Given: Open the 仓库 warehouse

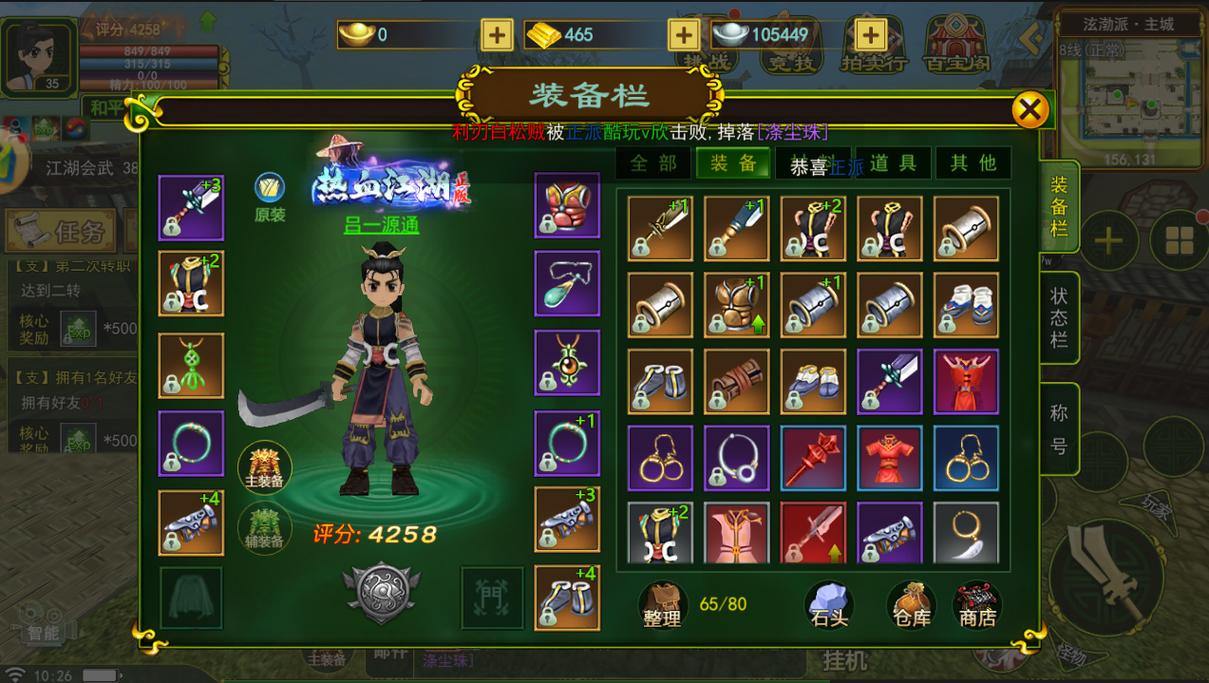Looking at the screenshot, I should pyautogui.click(x=911, y=604).
